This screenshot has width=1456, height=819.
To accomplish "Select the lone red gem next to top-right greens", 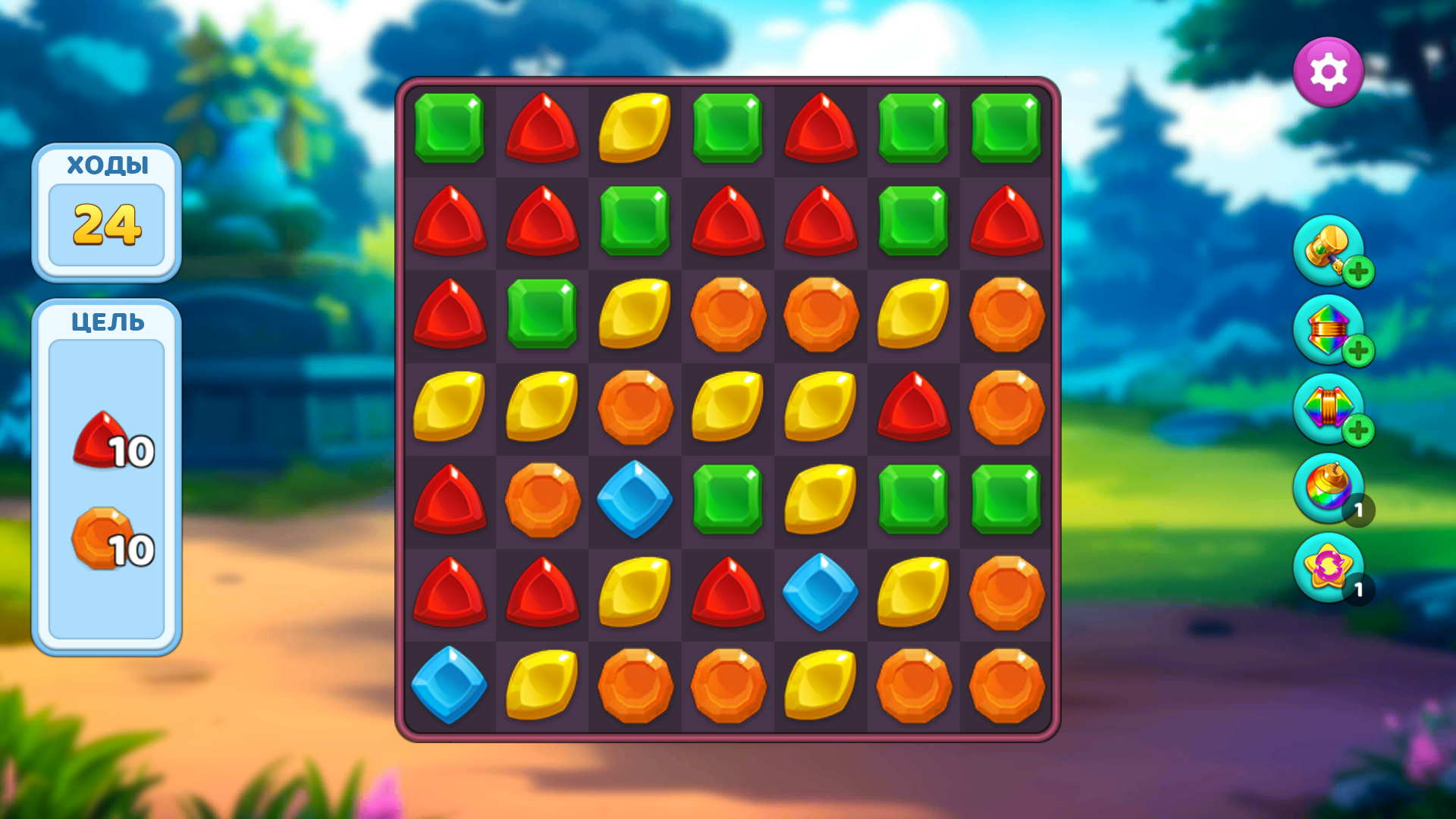I will click(x=819, y=129).
